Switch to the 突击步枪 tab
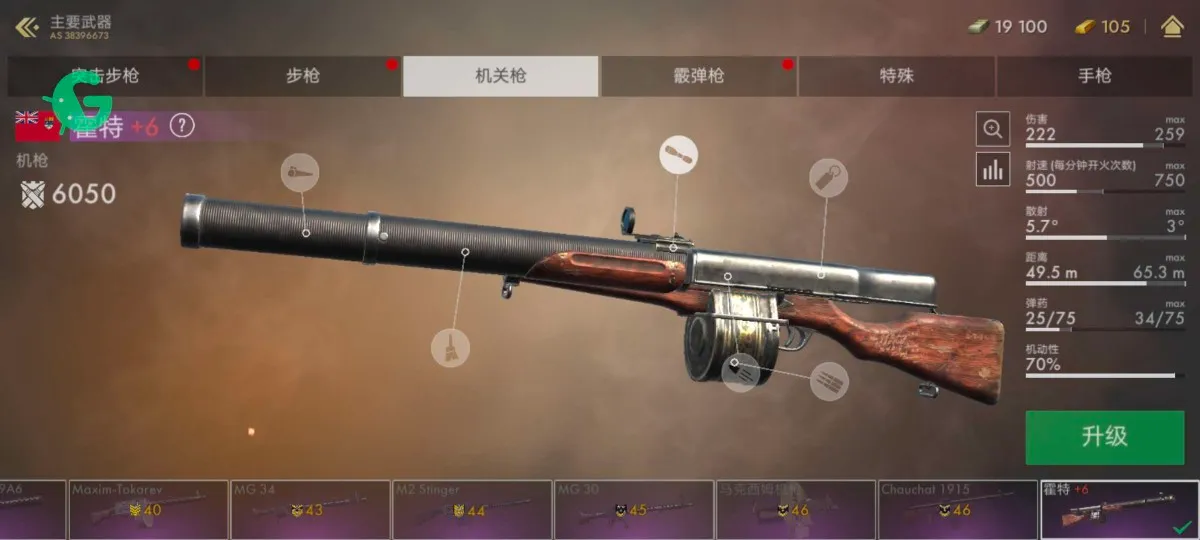This screenshot has height=540, width=1200. click(x=105, y=76)
